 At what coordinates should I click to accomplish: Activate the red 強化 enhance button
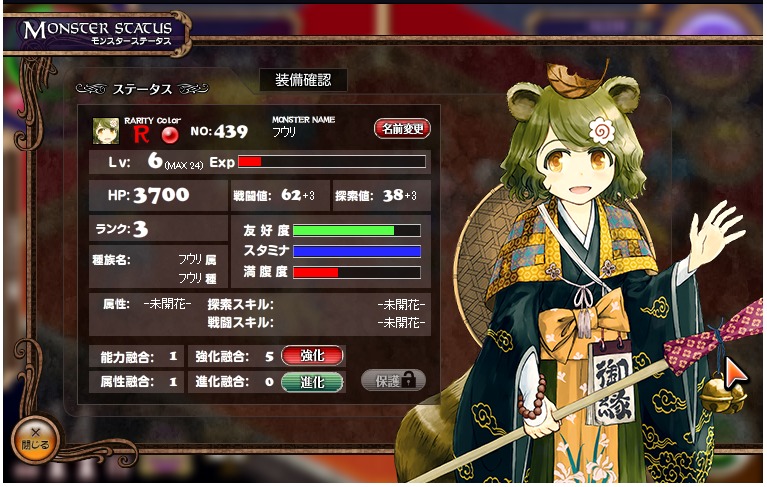(312, 356)
